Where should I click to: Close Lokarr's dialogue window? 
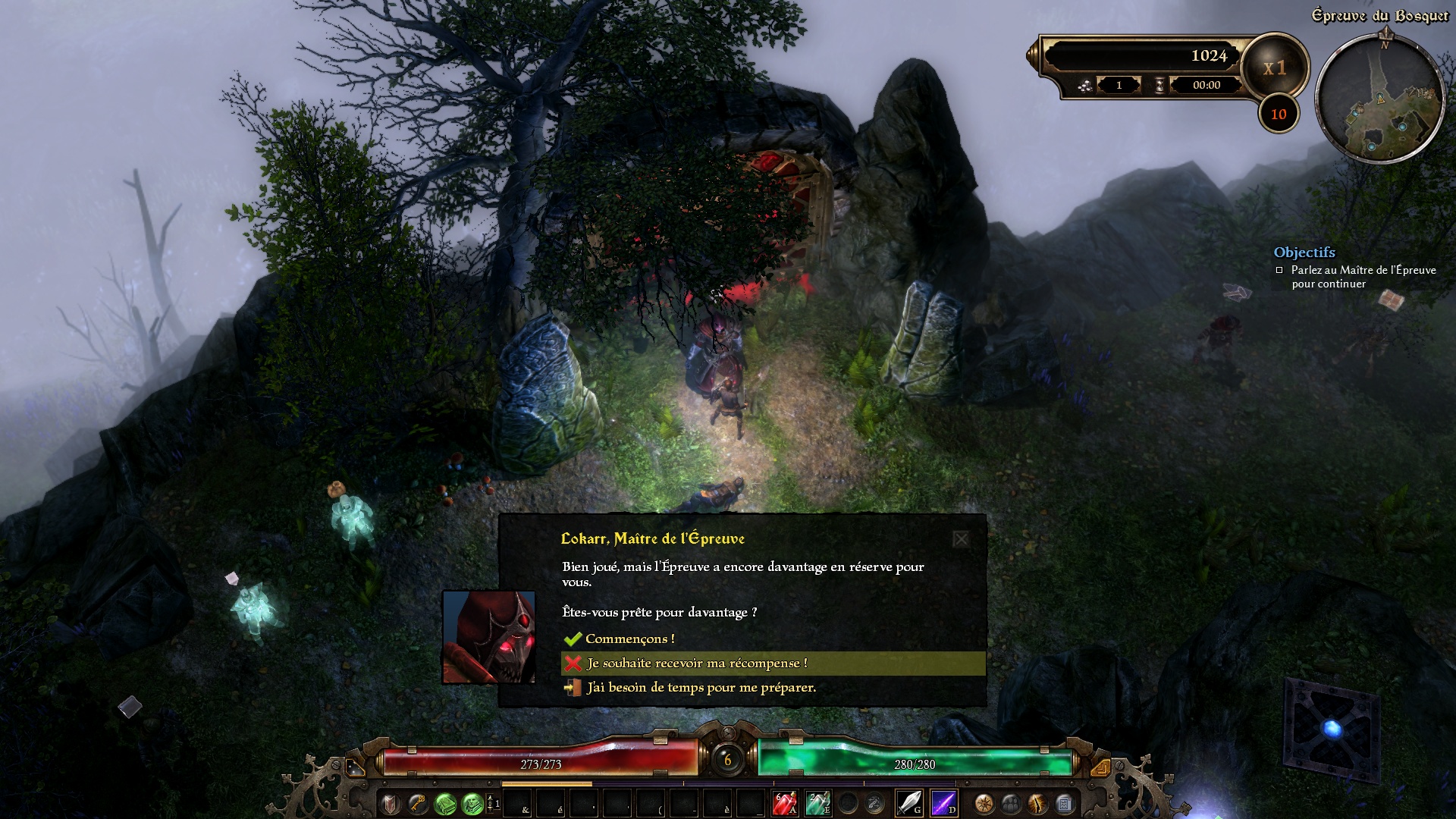(961, 539)
